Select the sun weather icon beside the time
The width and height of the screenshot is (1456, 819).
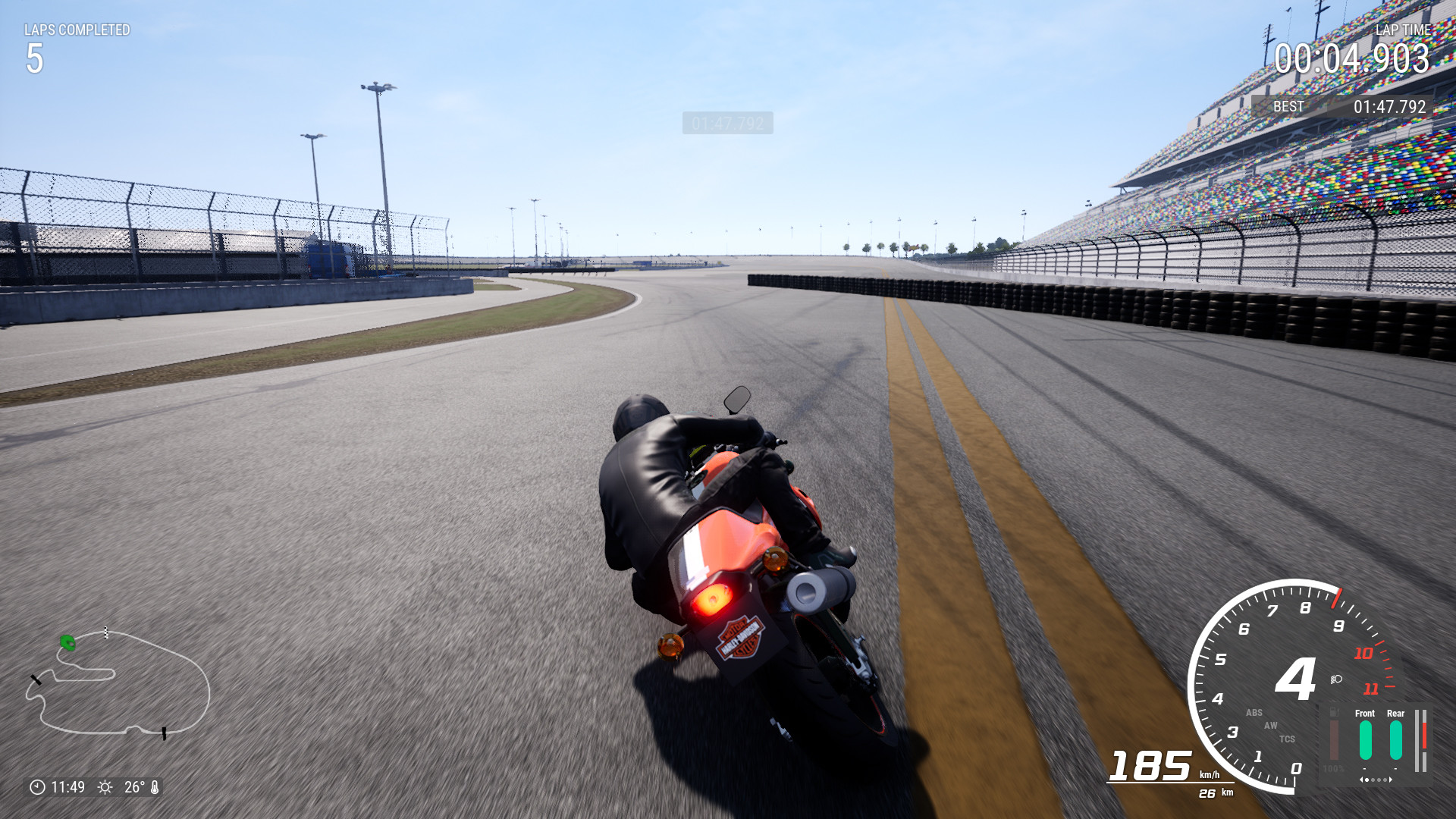coord(104,786)
